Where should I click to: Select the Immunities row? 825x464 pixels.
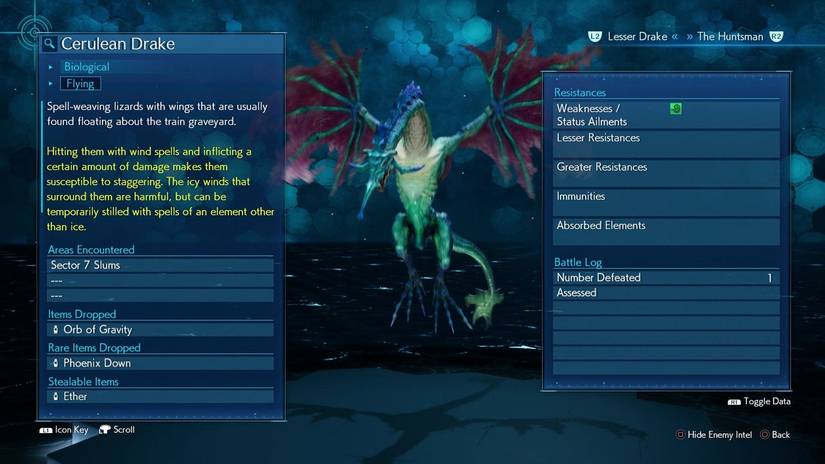point(665,202)
